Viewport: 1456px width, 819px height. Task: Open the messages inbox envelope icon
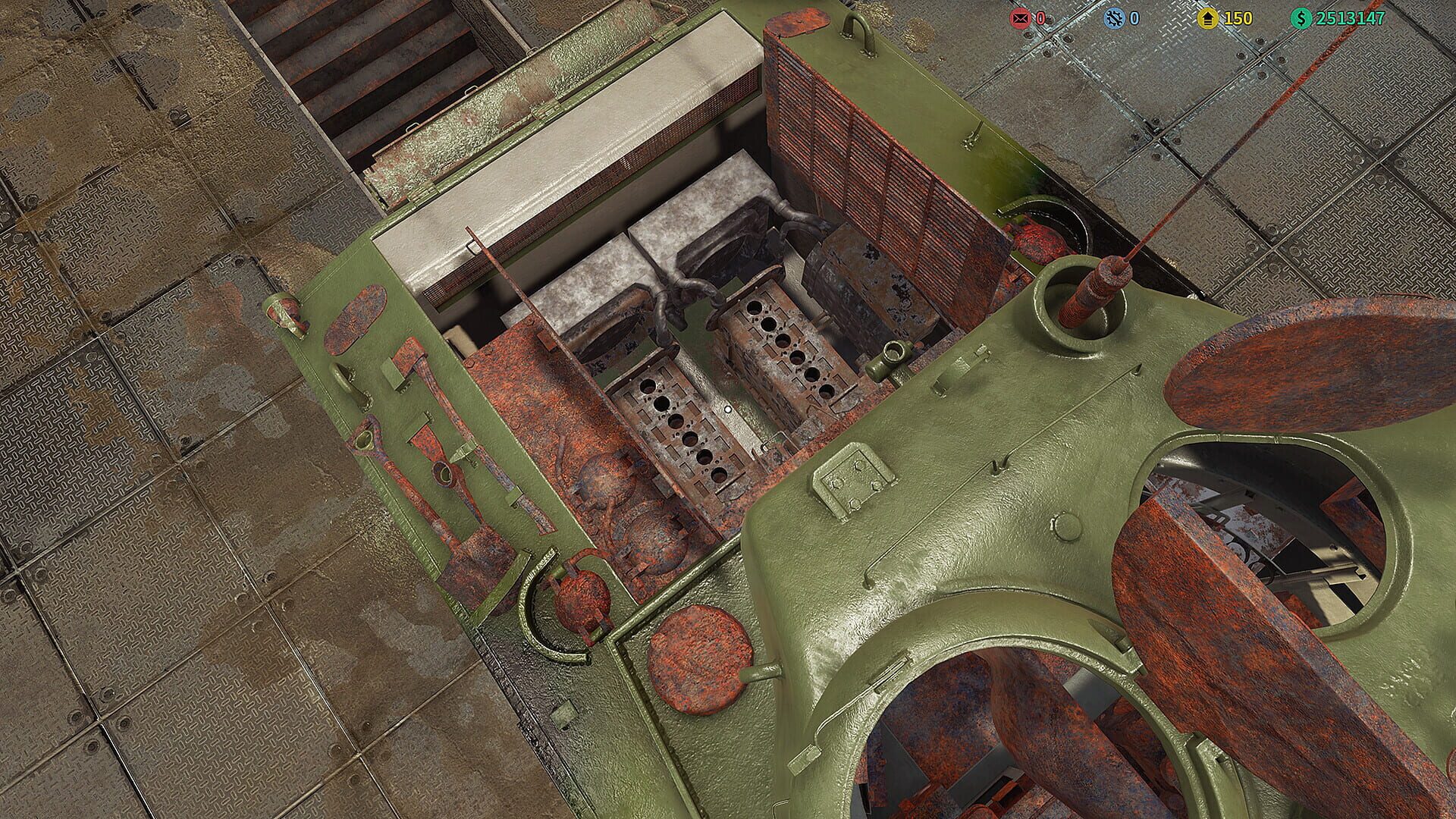click(1020, 17)
